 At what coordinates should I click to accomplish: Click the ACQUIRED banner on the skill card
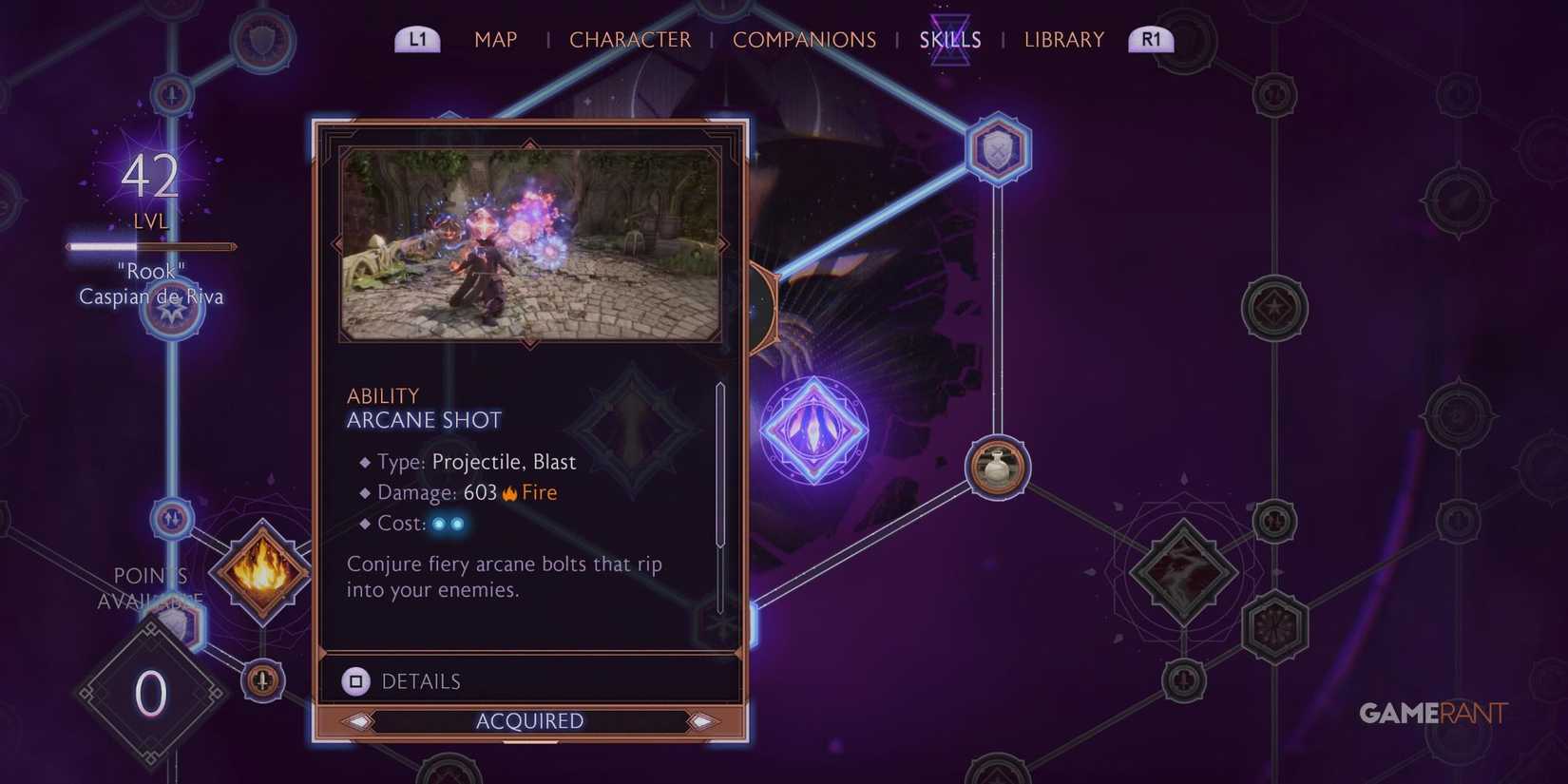coord(529,720)
